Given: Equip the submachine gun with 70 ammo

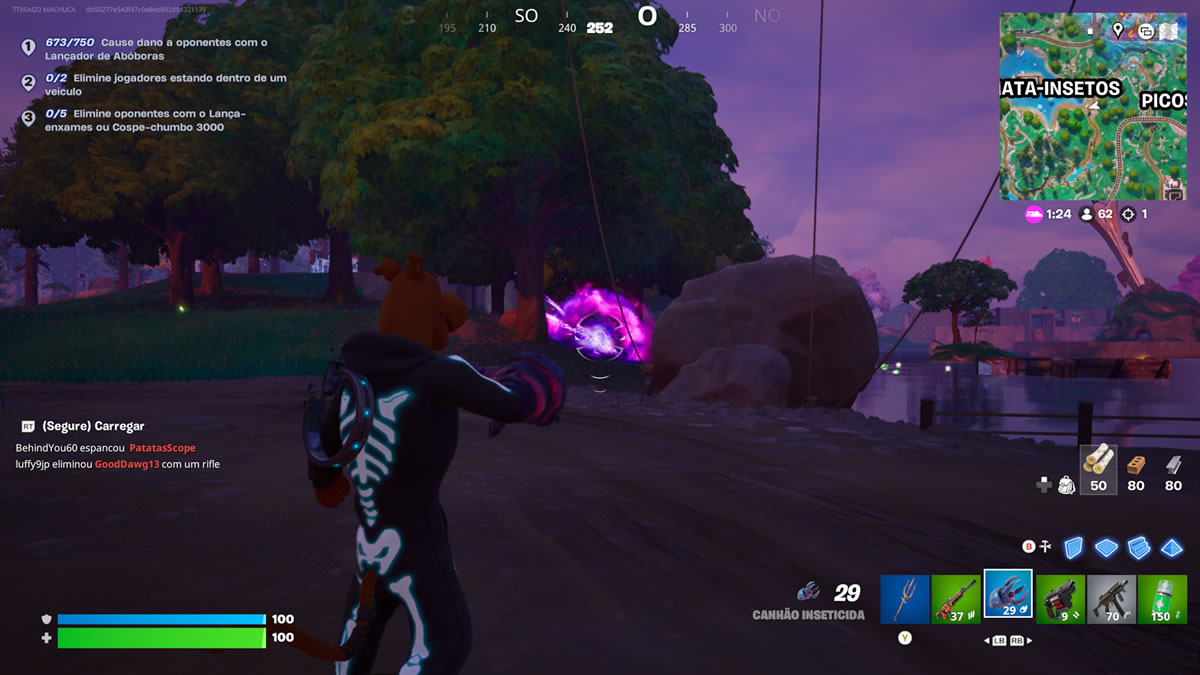Looking at the screenshot, I should point(1112,599).
